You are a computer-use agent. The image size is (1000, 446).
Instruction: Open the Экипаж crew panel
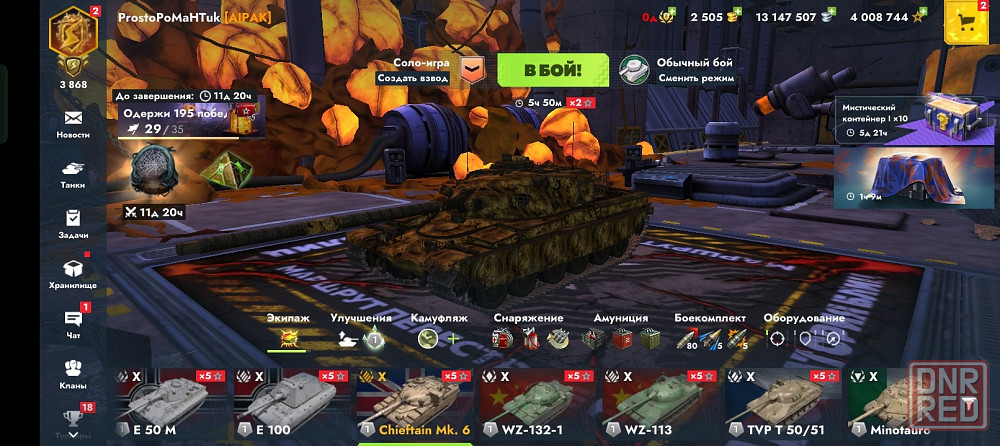click(x=288, y=332)
